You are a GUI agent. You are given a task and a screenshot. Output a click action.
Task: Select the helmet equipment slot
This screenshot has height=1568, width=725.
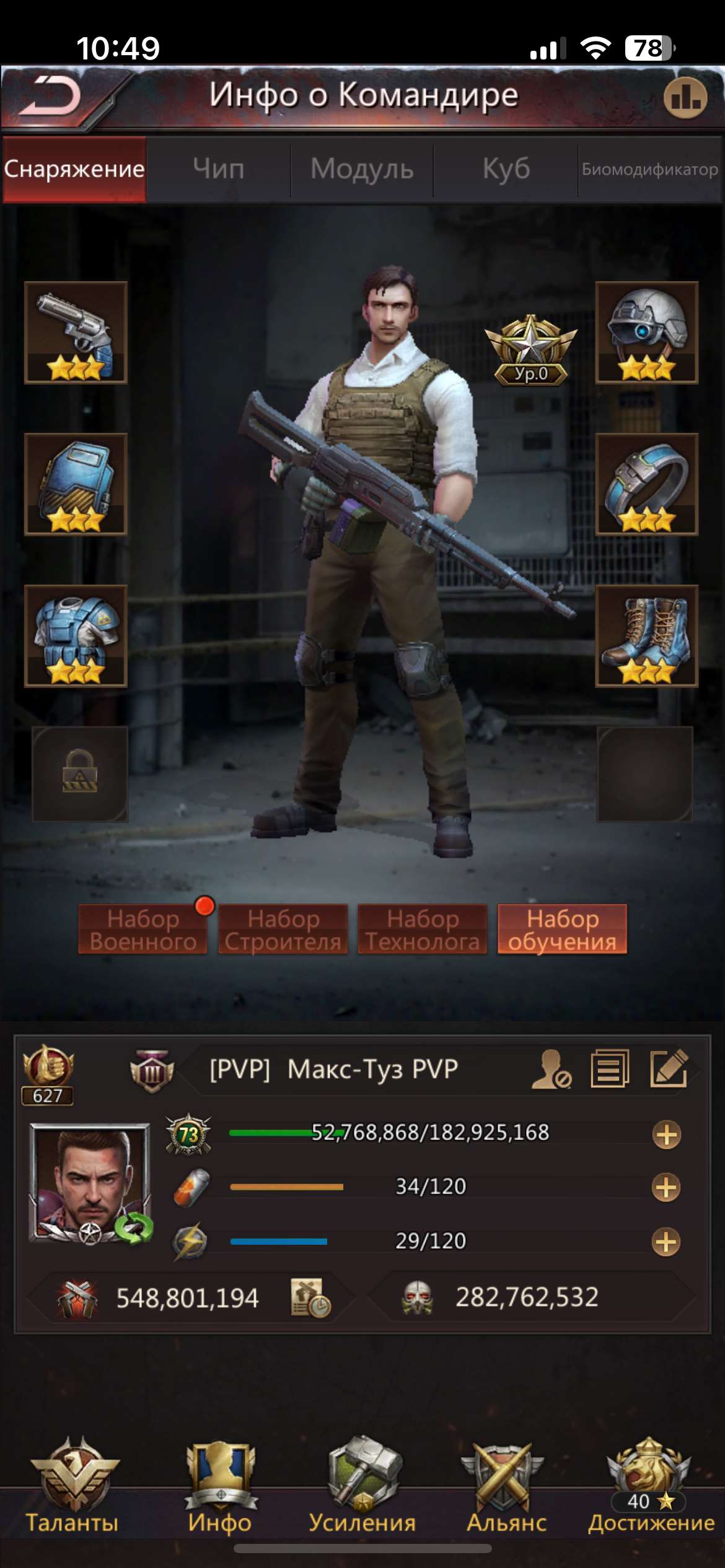(646, 333)
